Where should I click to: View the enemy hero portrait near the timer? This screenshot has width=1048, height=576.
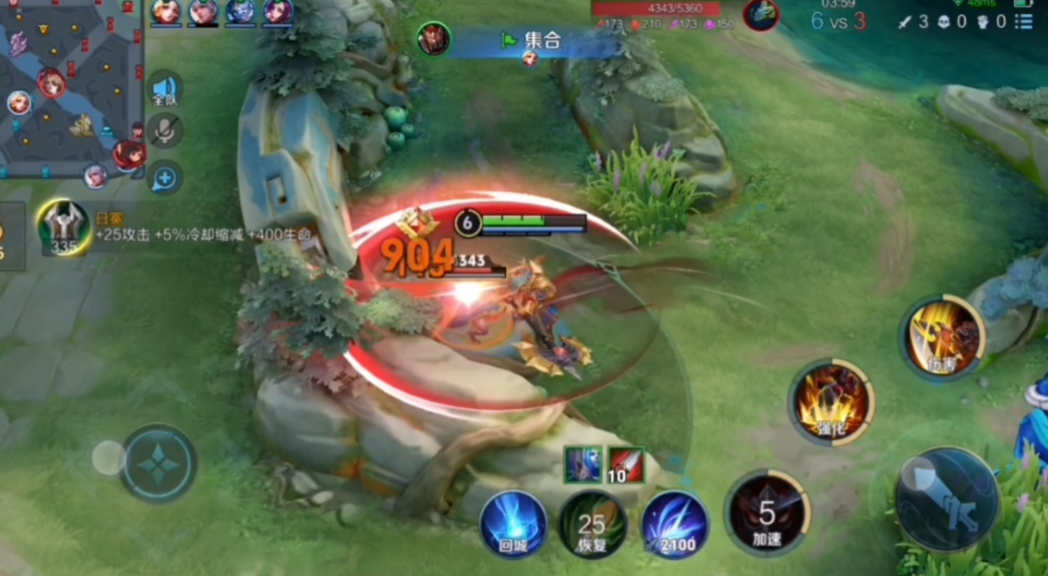[761, 14]
